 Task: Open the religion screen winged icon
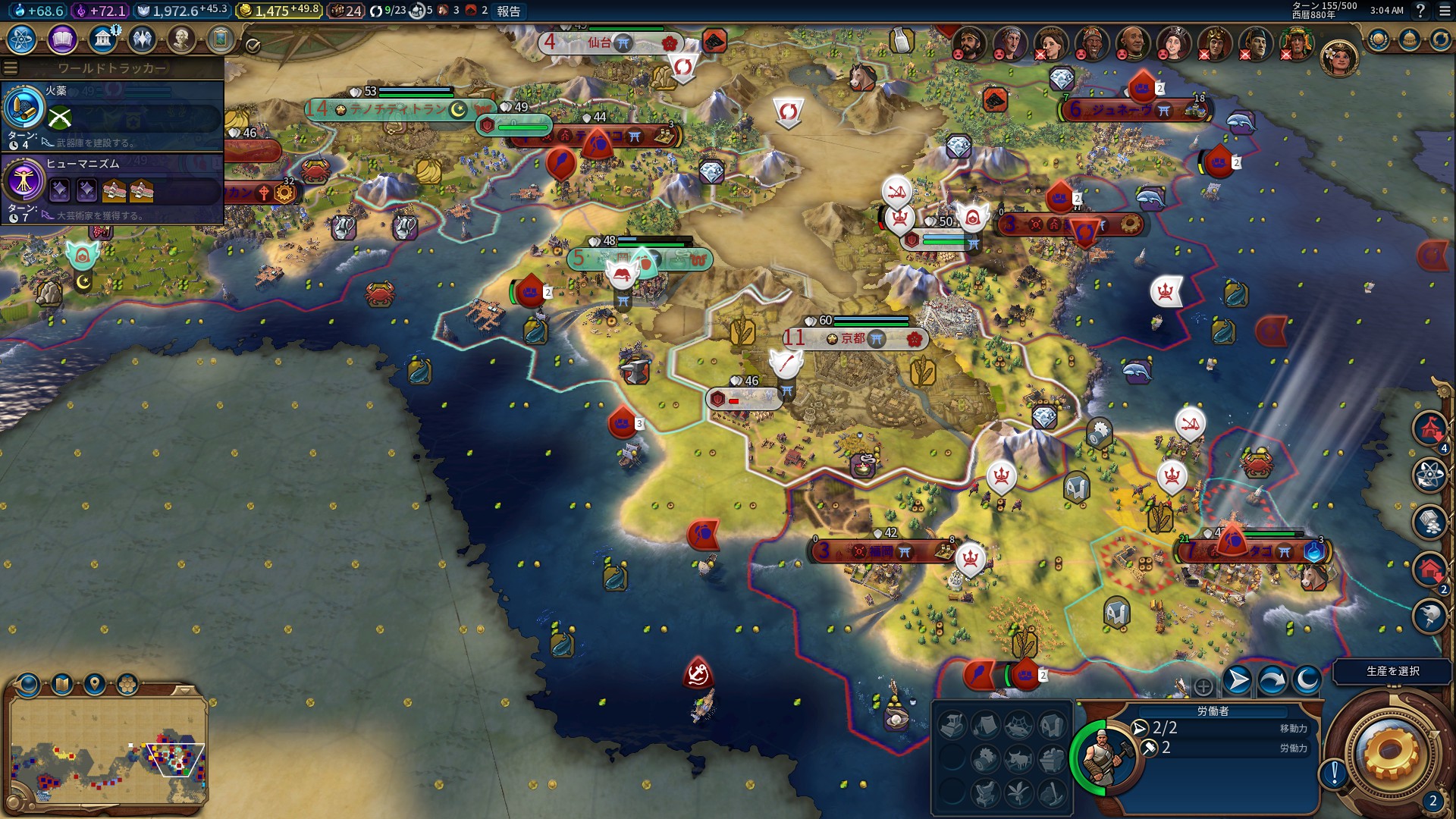point(142,39)
